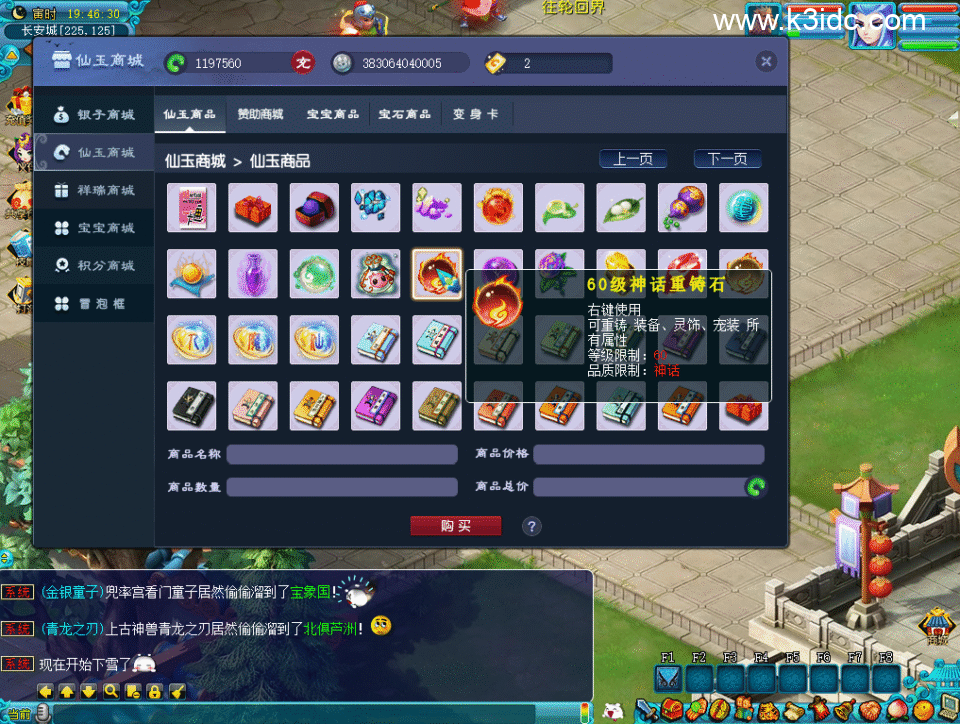Select the purple vase item
Image resolution: width=960 pixels, height=724 pixels.
coord(253,274)
